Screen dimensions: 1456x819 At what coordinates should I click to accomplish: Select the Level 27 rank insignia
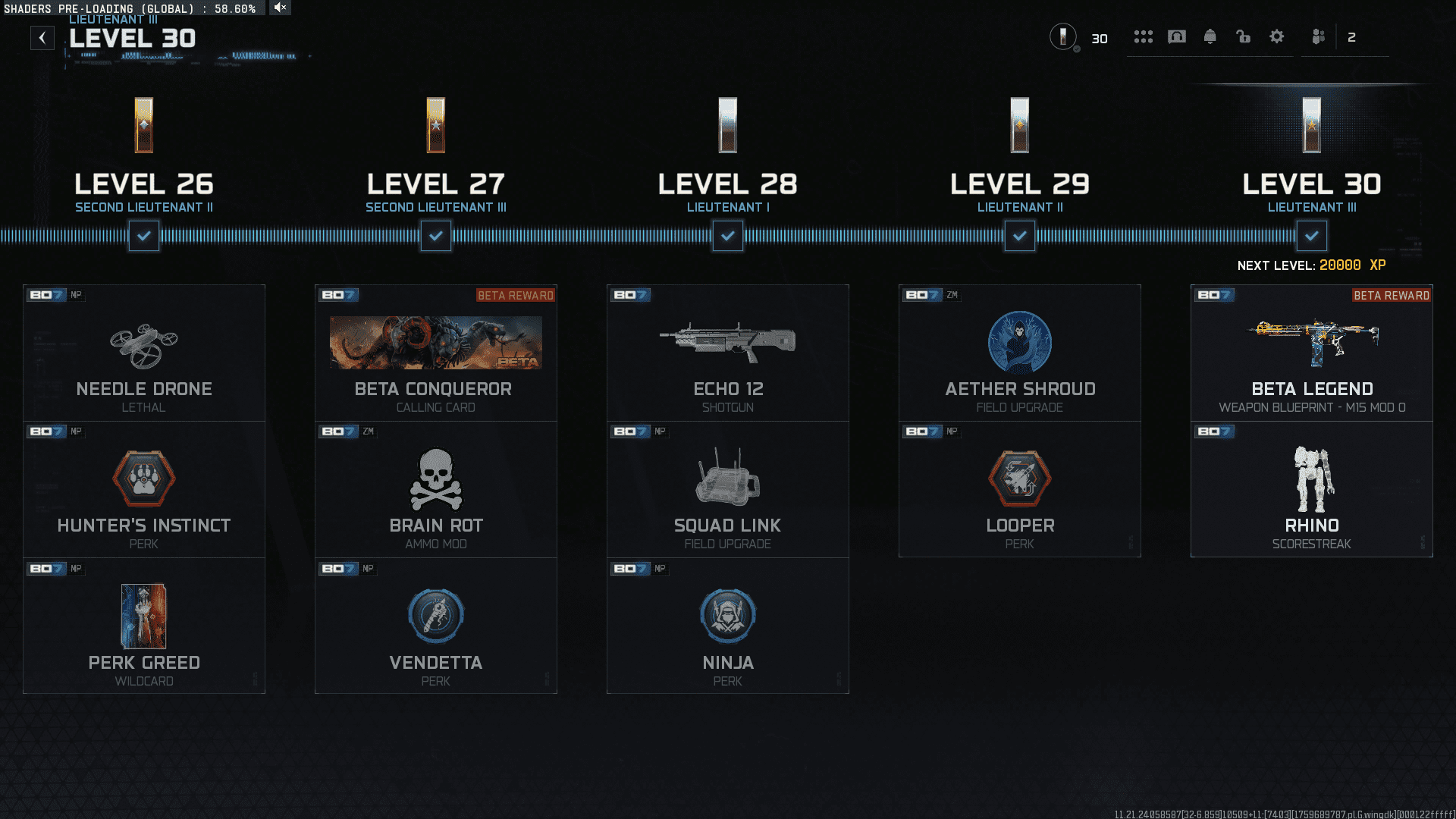tap(435, 125)
